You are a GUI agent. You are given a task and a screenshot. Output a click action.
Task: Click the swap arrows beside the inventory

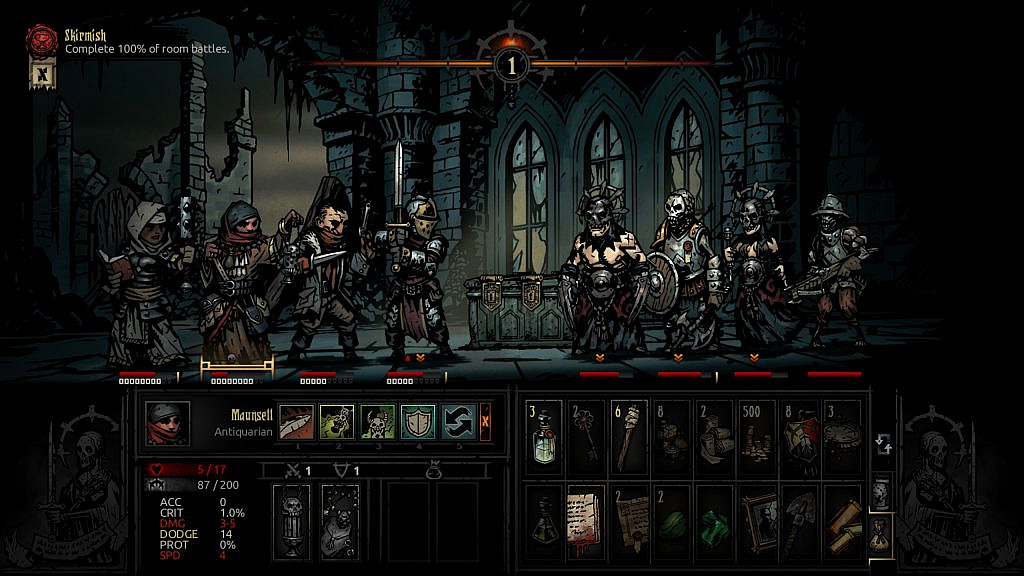coord(882,445)
